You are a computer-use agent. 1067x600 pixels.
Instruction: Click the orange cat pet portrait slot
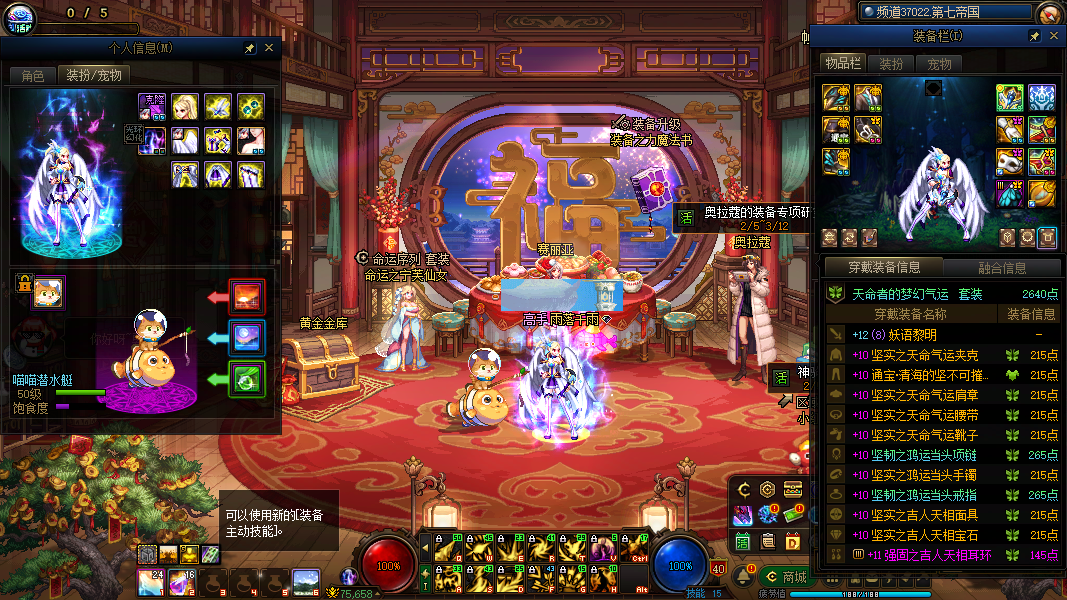coord(47,293)
